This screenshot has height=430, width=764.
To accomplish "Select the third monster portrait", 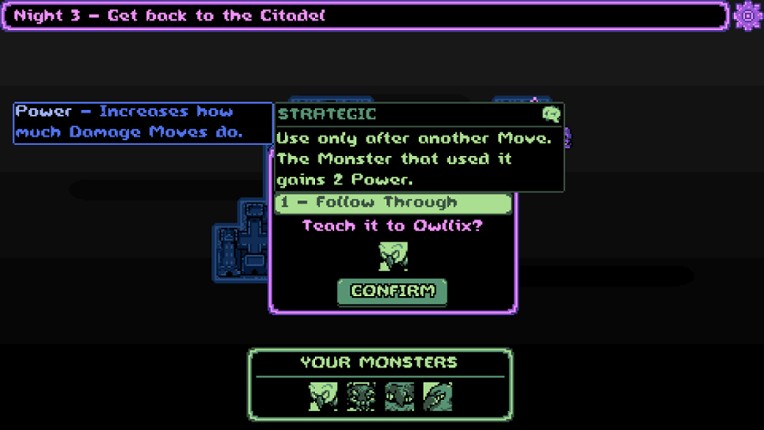I will 399,396.
